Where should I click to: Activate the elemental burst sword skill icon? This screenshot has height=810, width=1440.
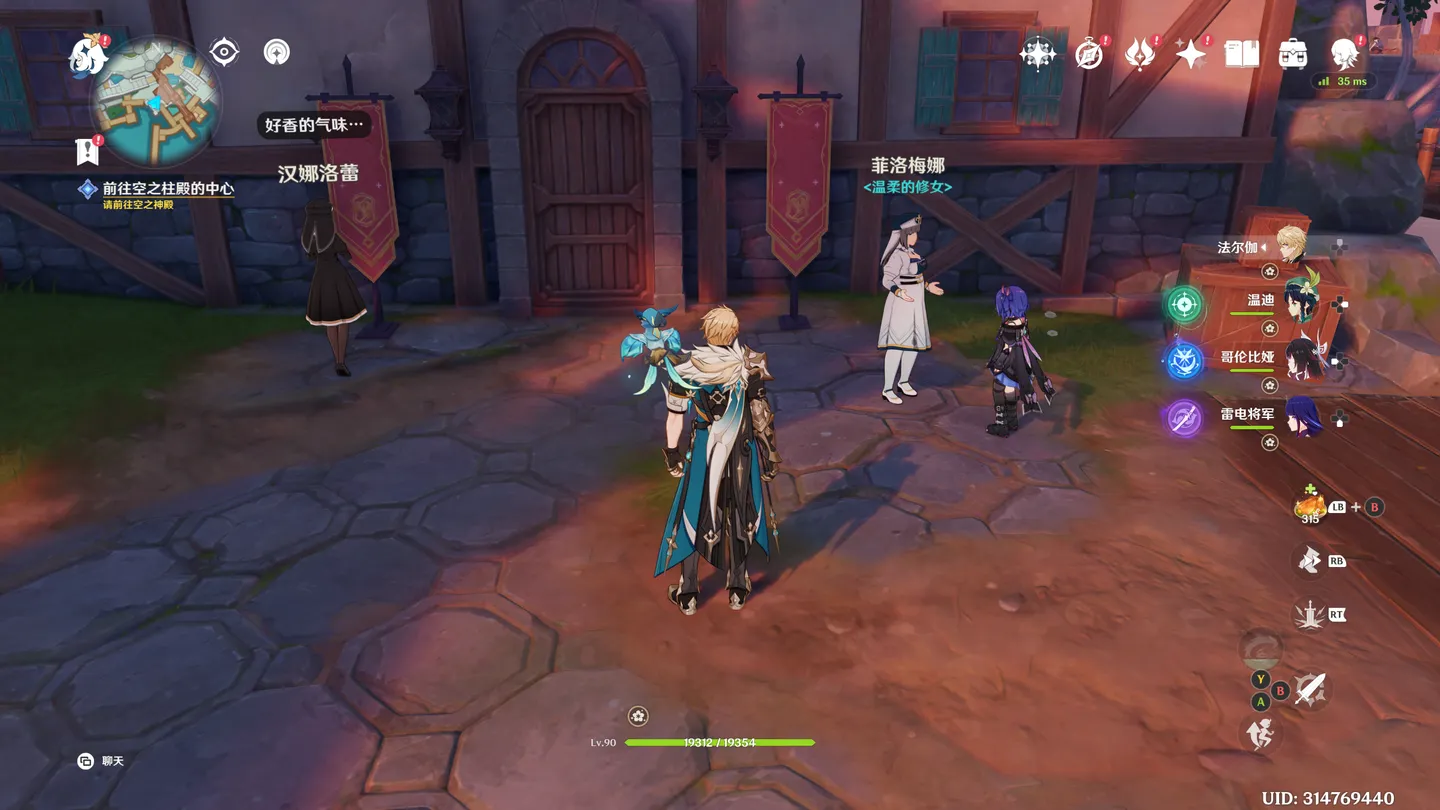1309,615
